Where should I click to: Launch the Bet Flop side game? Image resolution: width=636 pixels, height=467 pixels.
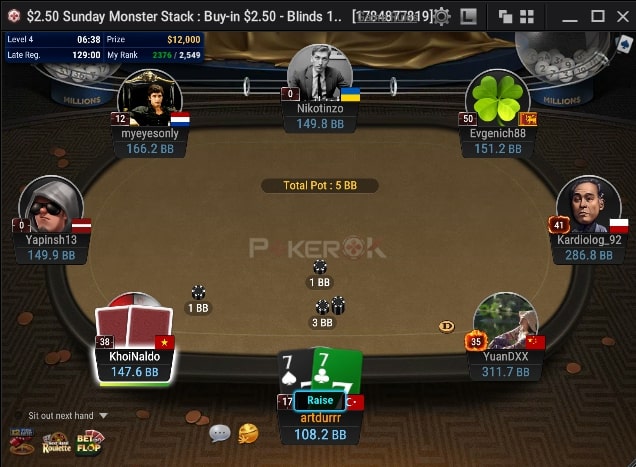coord(89,441)
